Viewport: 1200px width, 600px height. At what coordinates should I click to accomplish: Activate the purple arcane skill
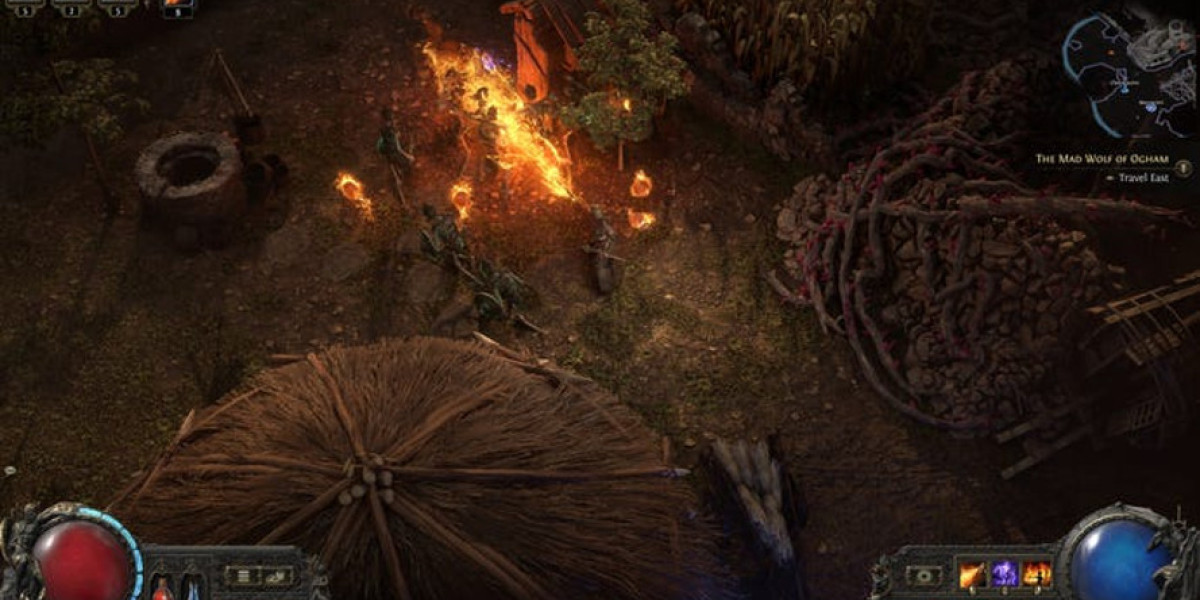(x=1005, y=574)
